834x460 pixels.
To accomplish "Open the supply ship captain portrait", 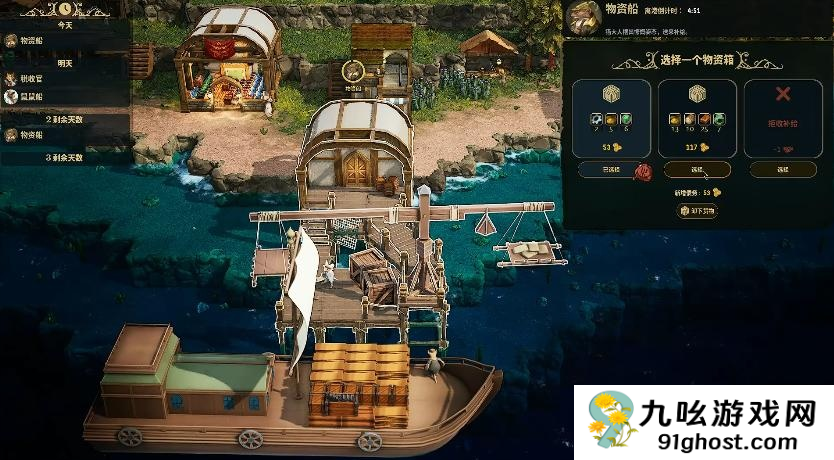I will click(582, 17).
